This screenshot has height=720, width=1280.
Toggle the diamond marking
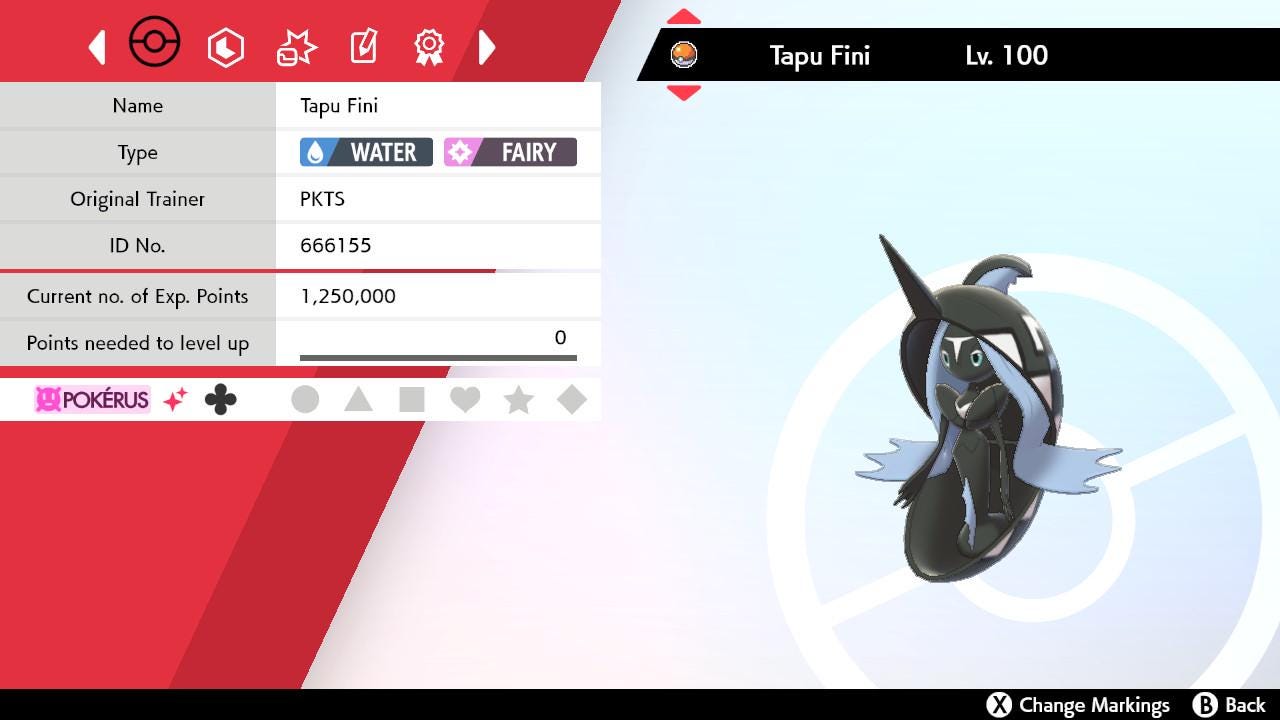click(571, 400)
